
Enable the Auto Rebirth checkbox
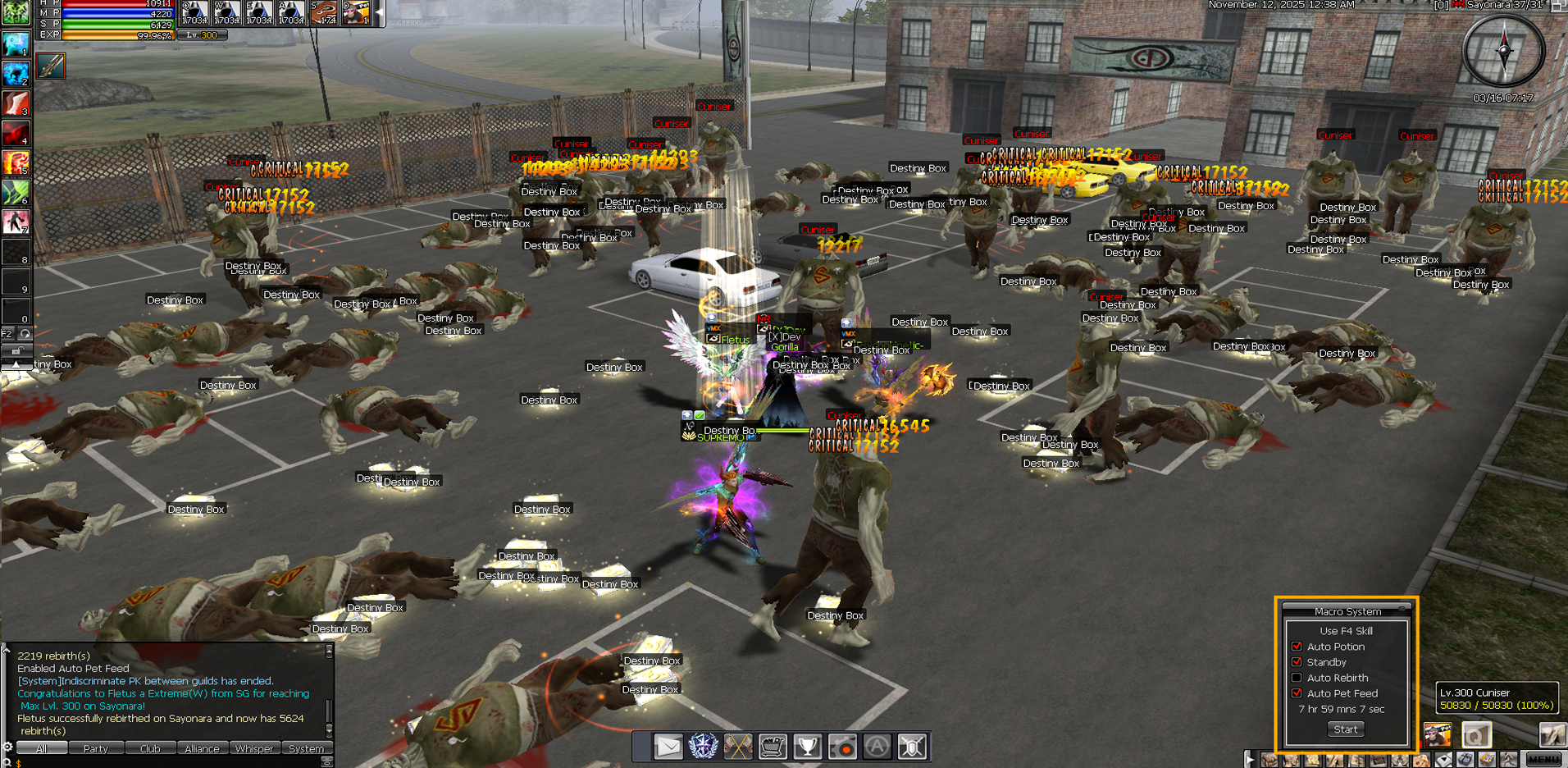tap(1297, 678)
